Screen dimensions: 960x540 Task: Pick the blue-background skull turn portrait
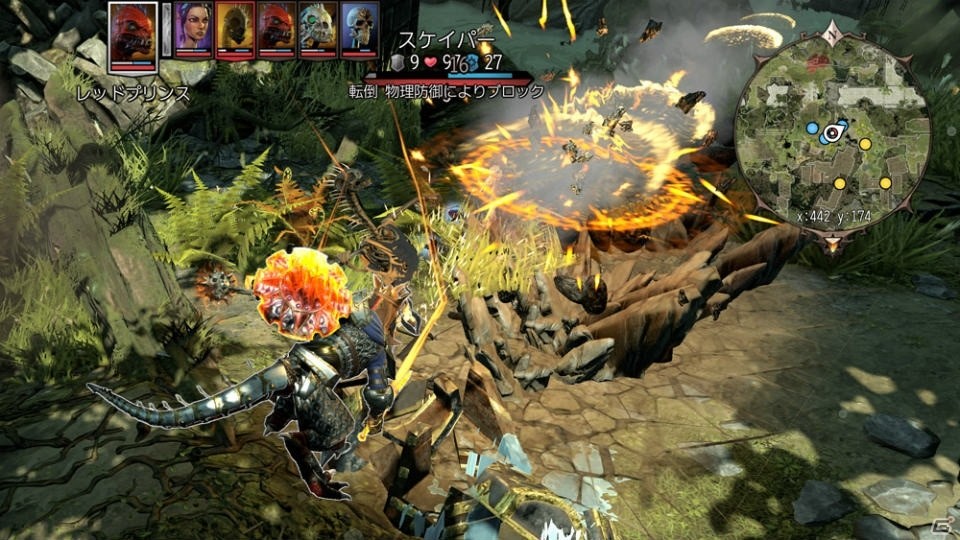coord(359,28)
